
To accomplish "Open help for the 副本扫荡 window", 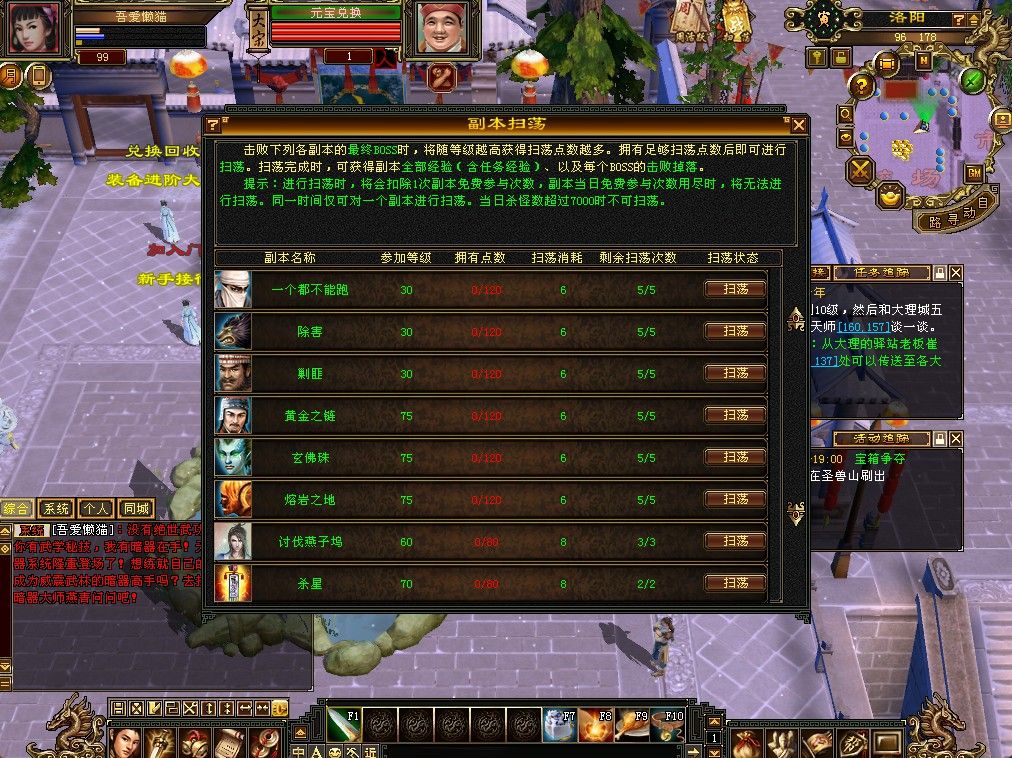I will click(x=212, y=125).
